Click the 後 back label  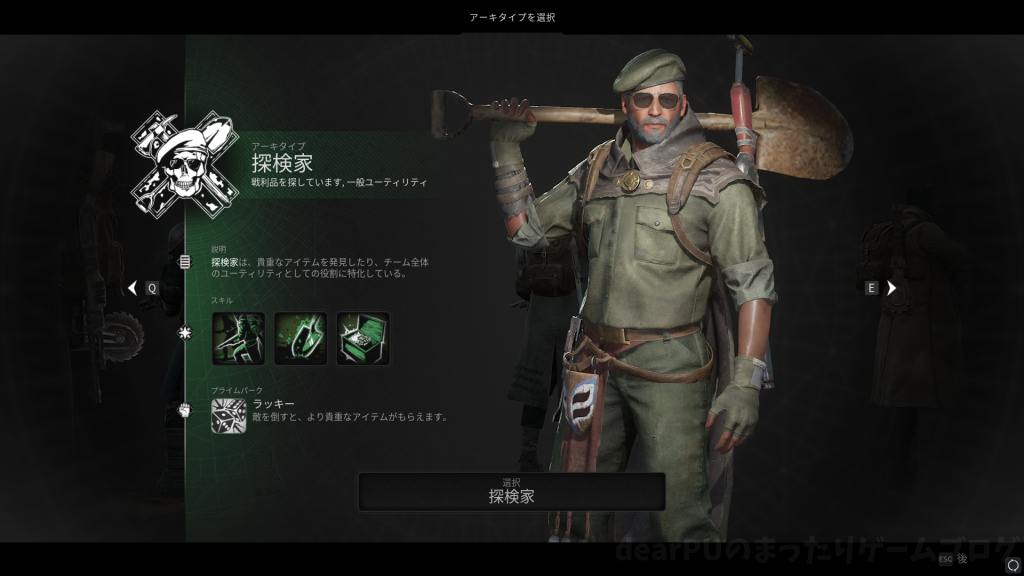point(961,559)
